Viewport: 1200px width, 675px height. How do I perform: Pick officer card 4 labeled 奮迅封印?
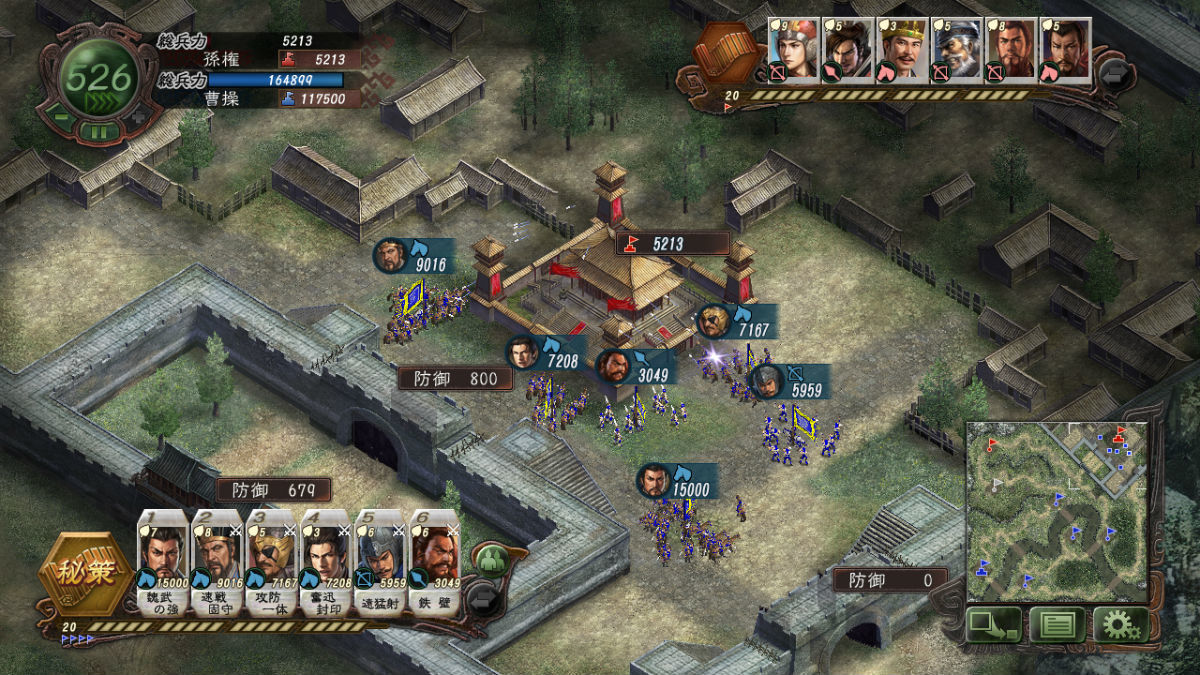pos(325,561)
